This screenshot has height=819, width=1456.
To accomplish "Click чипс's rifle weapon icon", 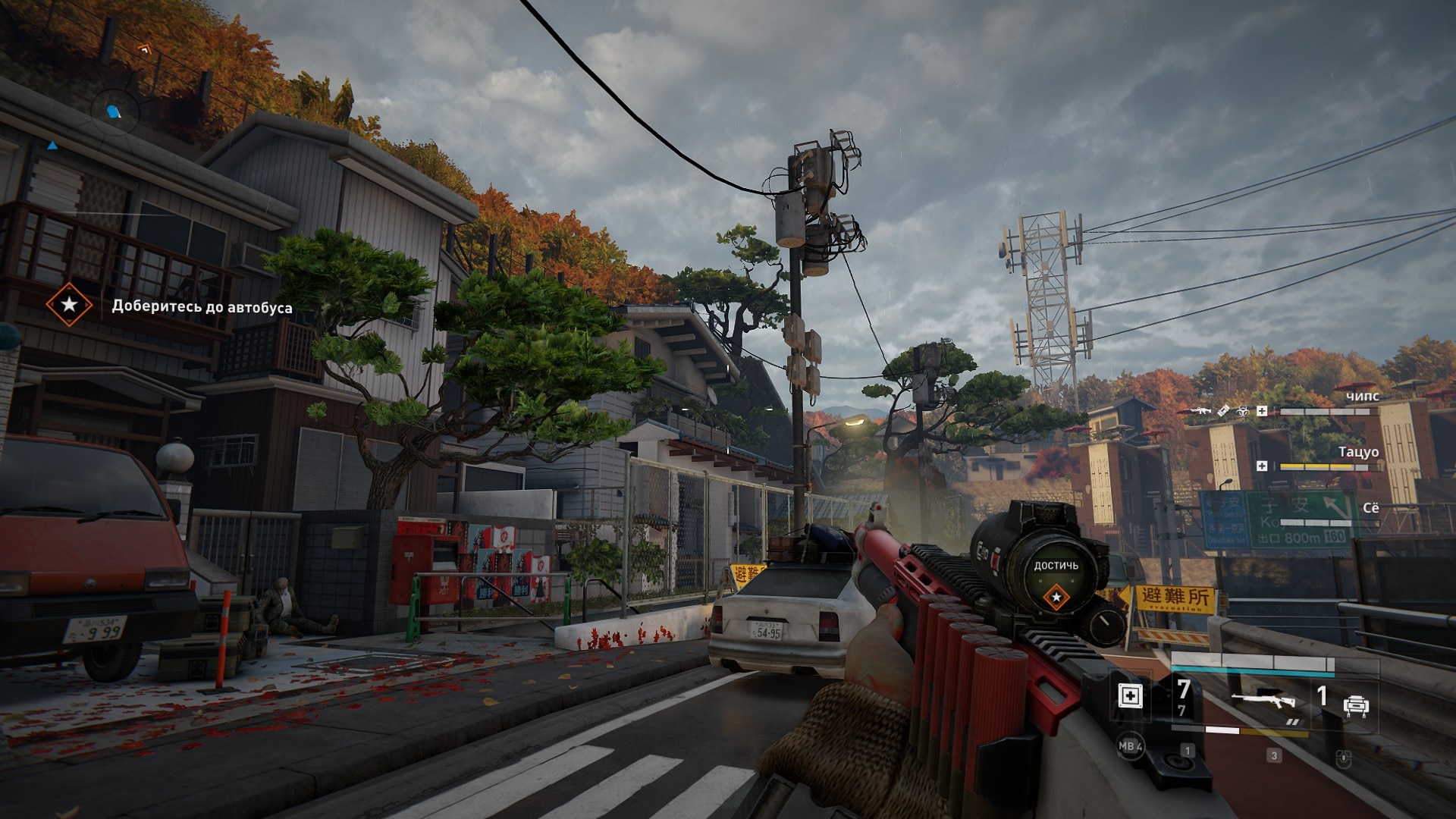I will tap(1200, 411).
